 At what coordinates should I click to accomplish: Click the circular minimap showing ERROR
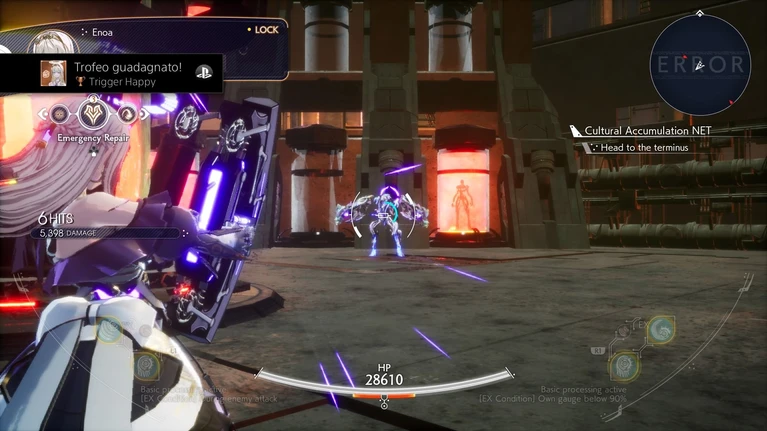pos(699,63)
